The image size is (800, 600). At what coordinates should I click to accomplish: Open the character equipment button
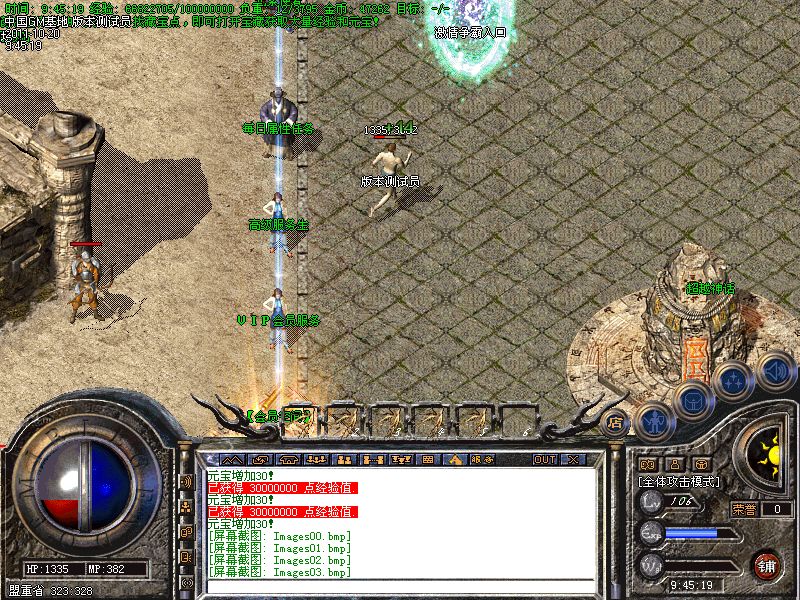[654, 421]
